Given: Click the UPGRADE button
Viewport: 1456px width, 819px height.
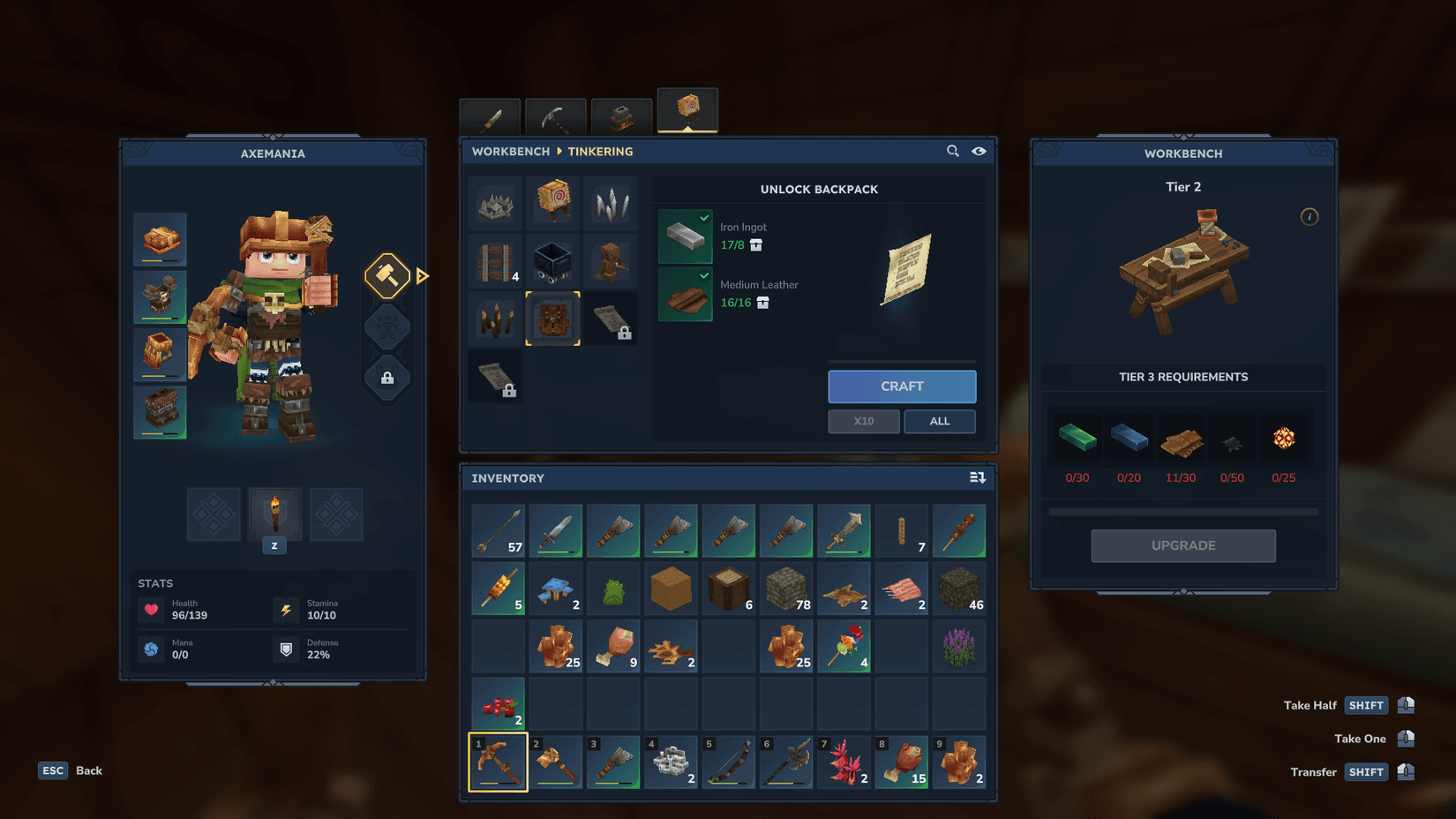Looking at the screenshot, I should click(1182, 545).
